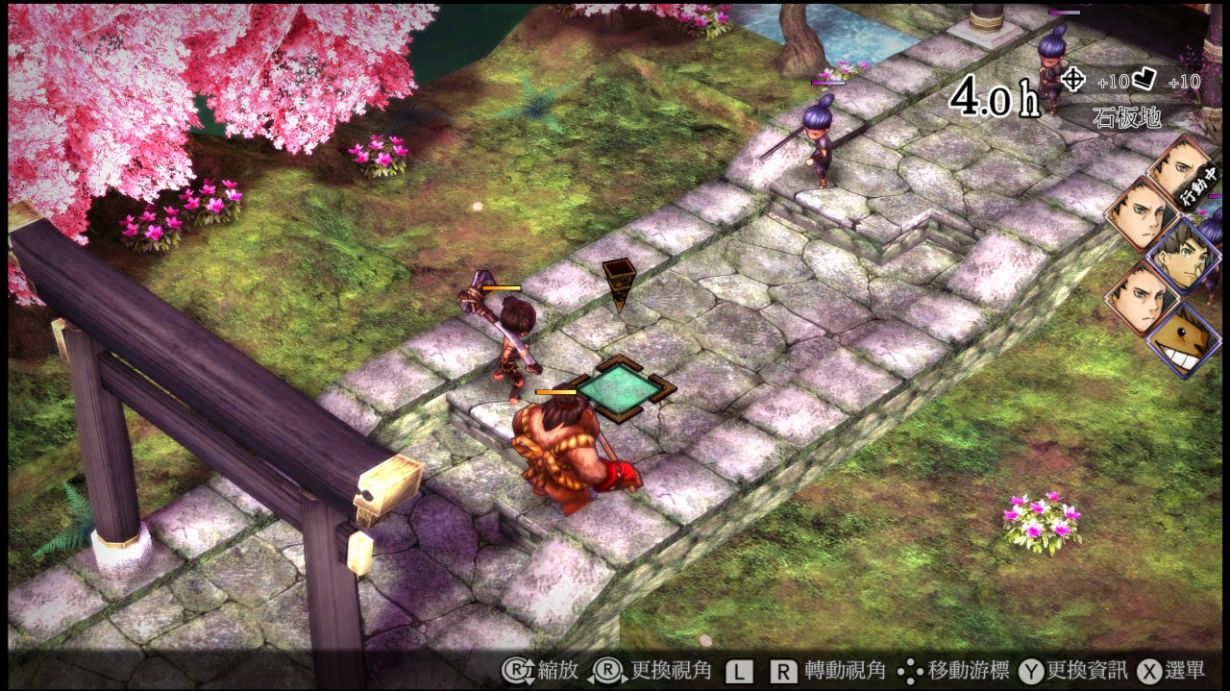Open the 石板地 terrain info panel
This screenshot has width=1230, height=691.
point(1124,117)
